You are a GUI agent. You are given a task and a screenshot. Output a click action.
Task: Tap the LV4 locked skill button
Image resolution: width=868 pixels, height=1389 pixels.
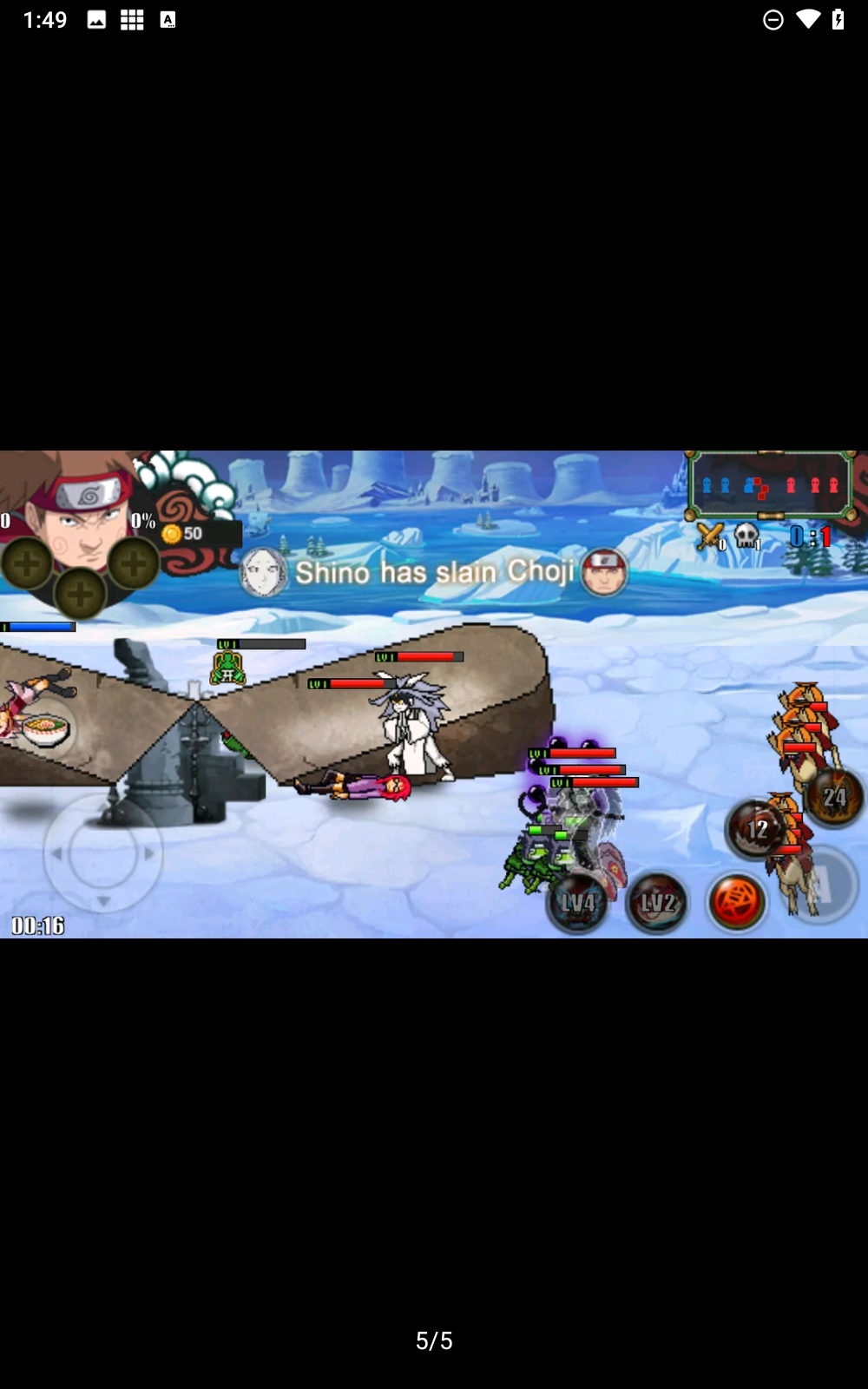[x=577, y=903]
